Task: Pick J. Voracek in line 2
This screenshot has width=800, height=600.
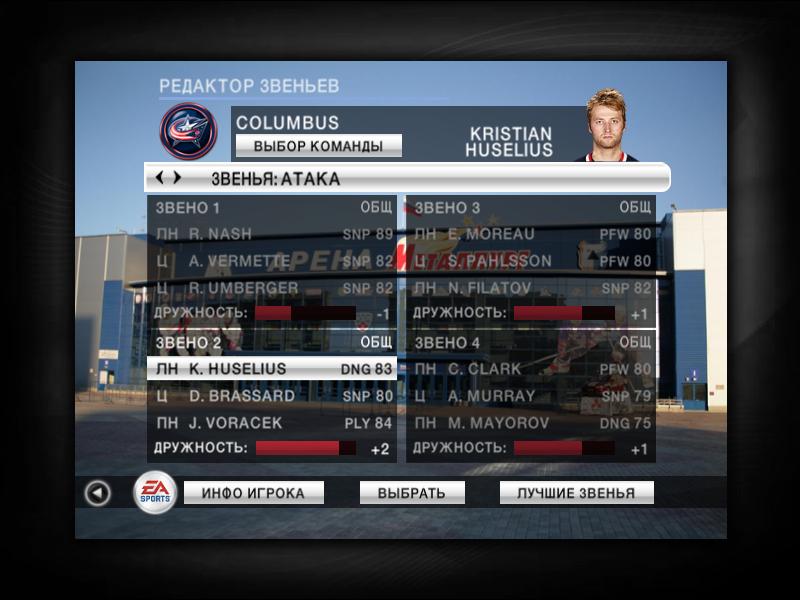Action: point(271,423)
